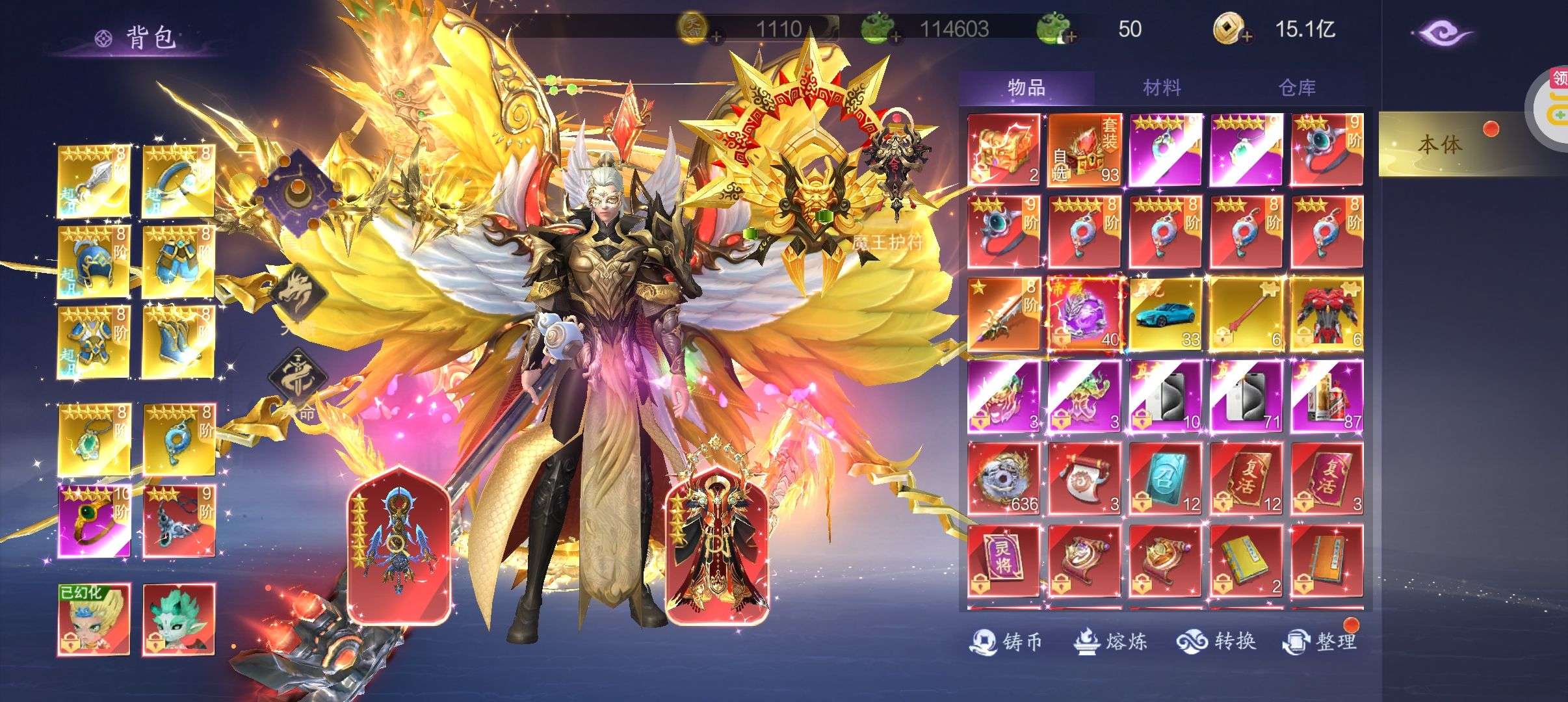Select the blue sports car item
This screenshot has width=1568, height=702.
pos(1164,315)
